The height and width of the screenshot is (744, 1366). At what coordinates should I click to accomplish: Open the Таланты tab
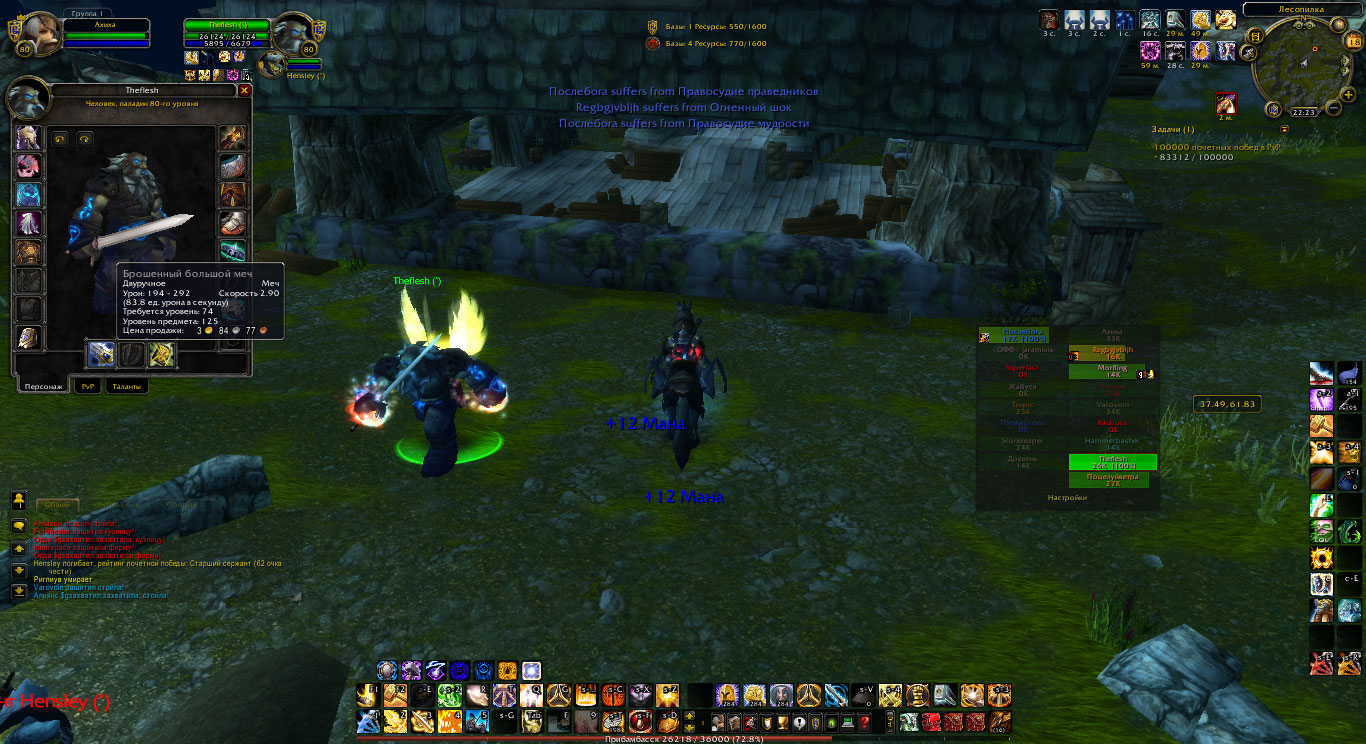pos(127,386)
